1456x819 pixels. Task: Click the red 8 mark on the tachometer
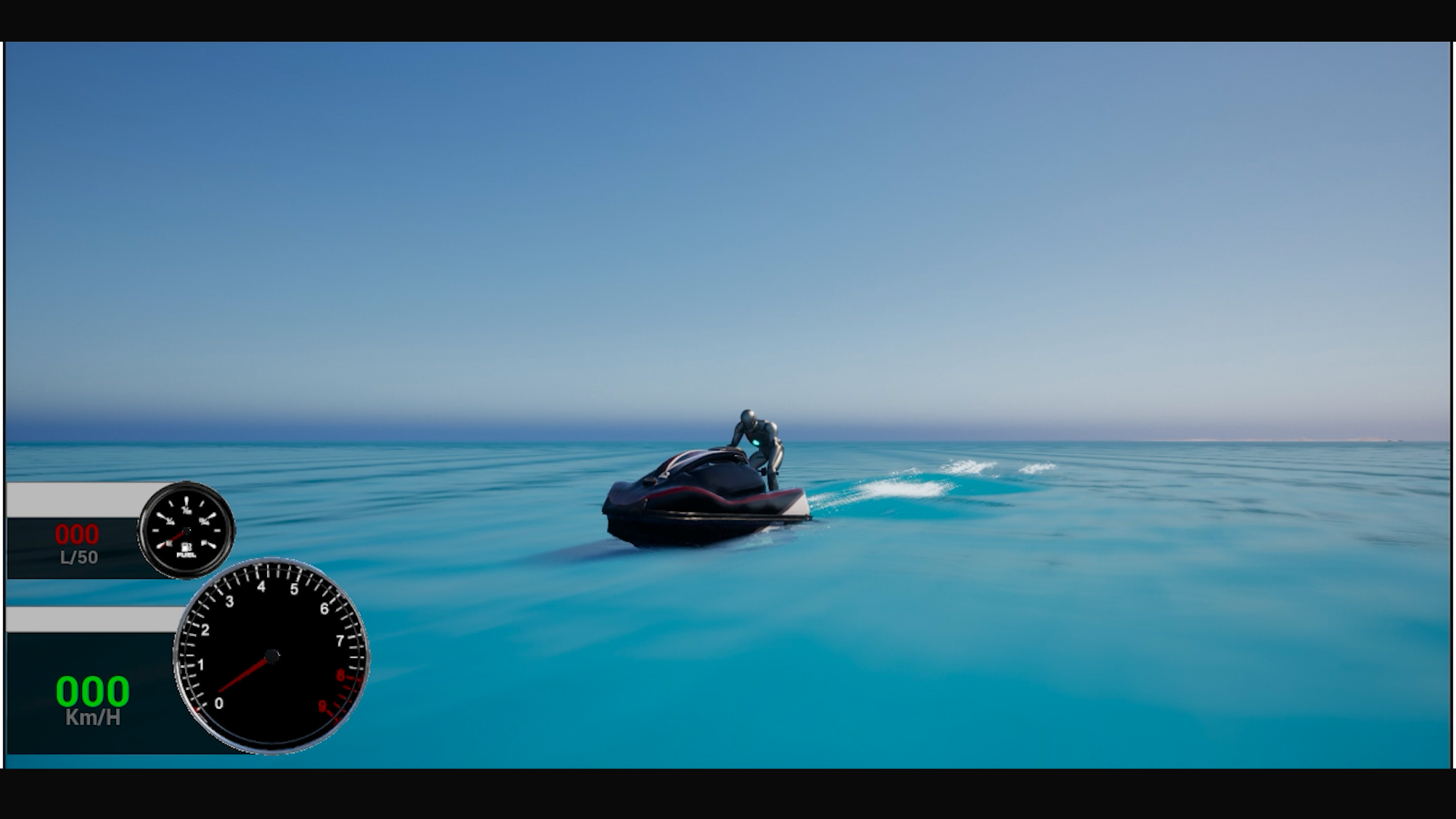click(x=340, y=673)
